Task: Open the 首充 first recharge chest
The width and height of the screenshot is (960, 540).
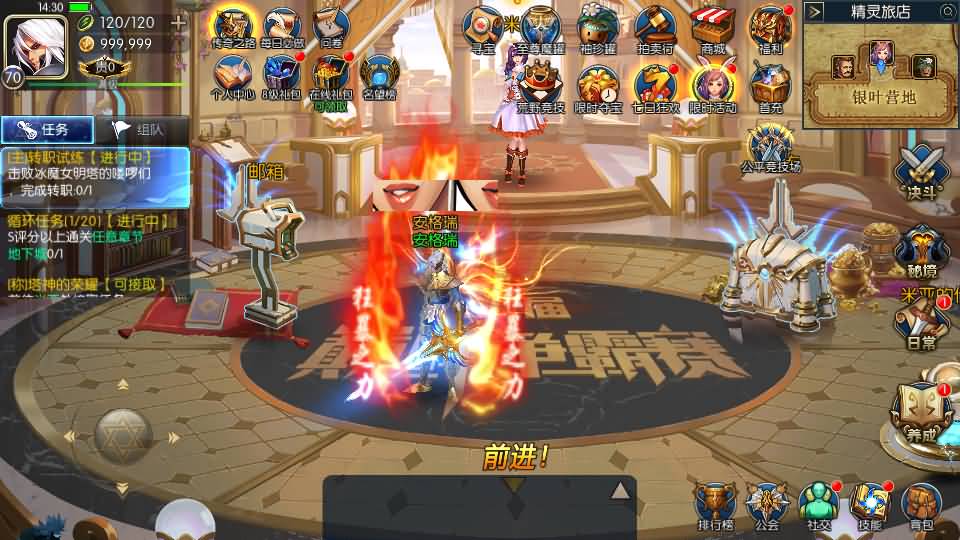Action: click(x=771, y=84)
